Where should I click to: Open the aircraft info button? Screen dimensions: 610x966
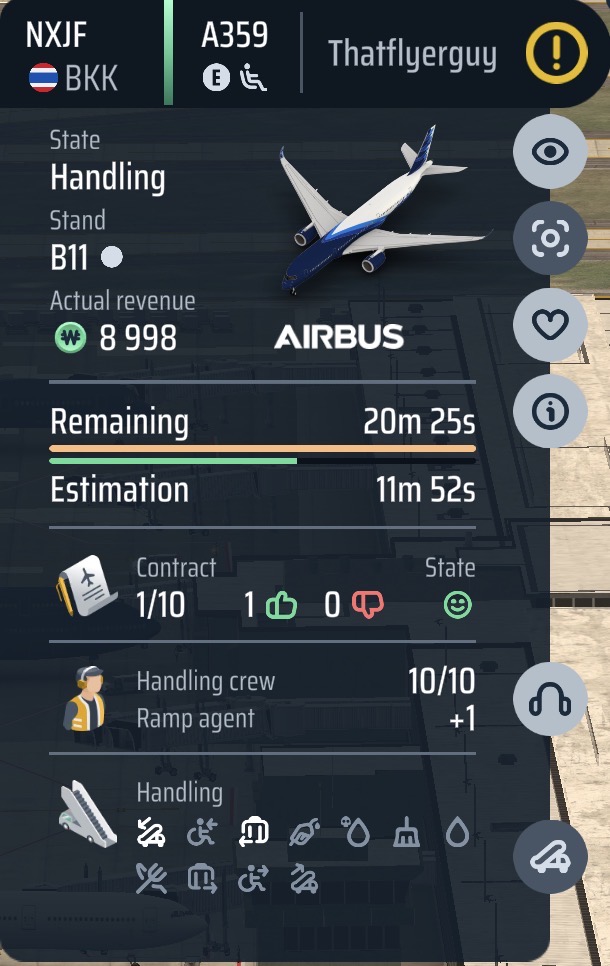pyautogui.click(x=550, y=411)
